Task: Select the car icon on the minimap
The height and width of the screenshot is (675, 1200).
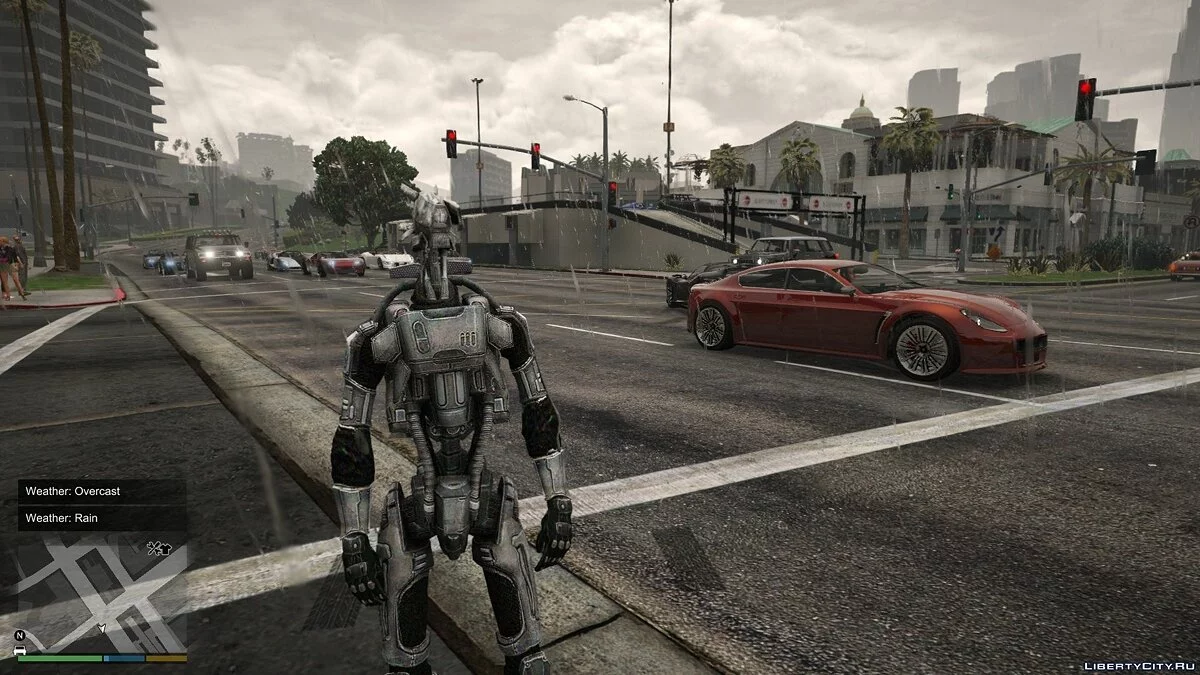Action: [20, 649]
